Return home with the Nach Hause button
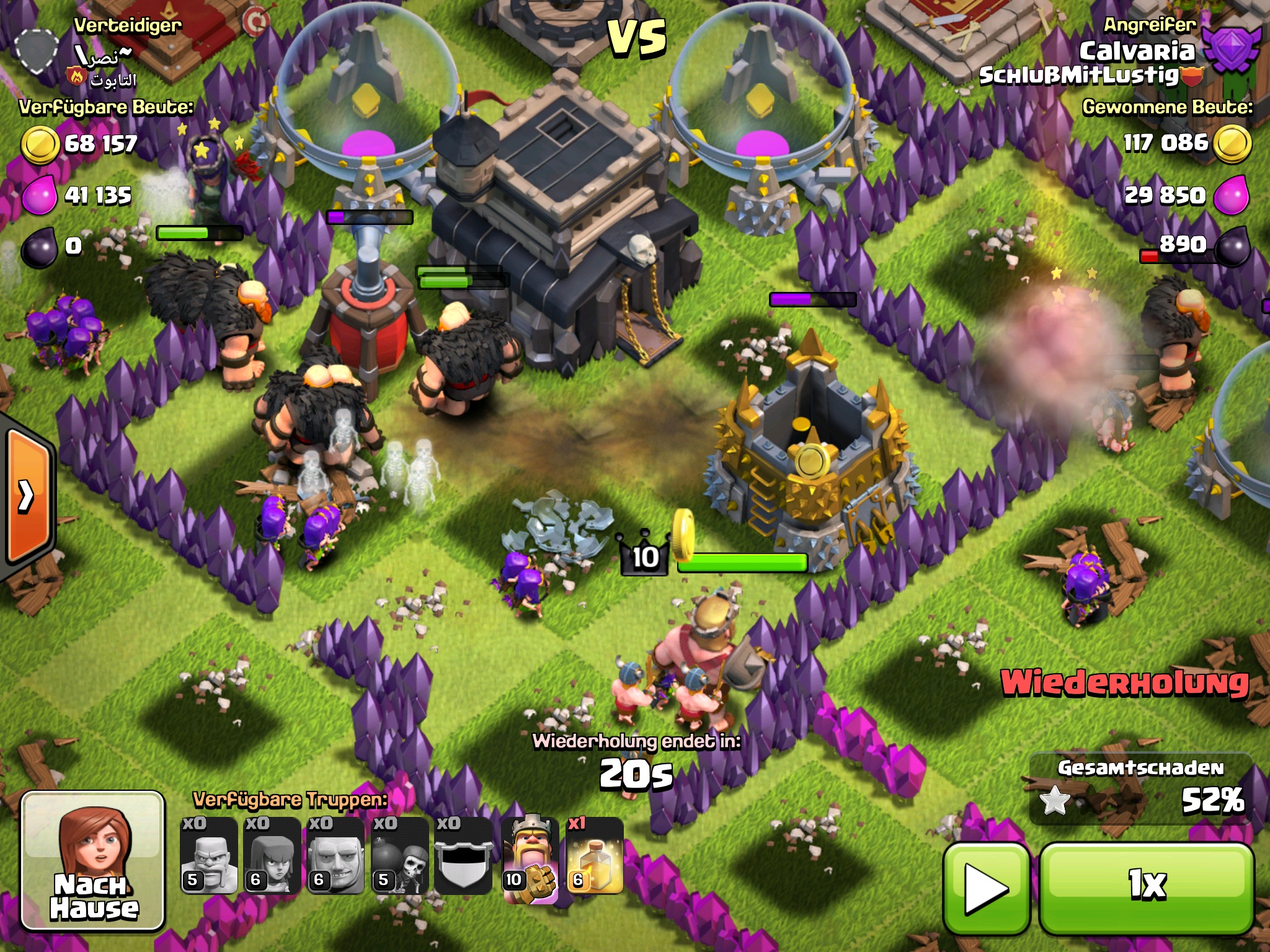This screenshot has width=1270, height=952. (x=93, y=862)
